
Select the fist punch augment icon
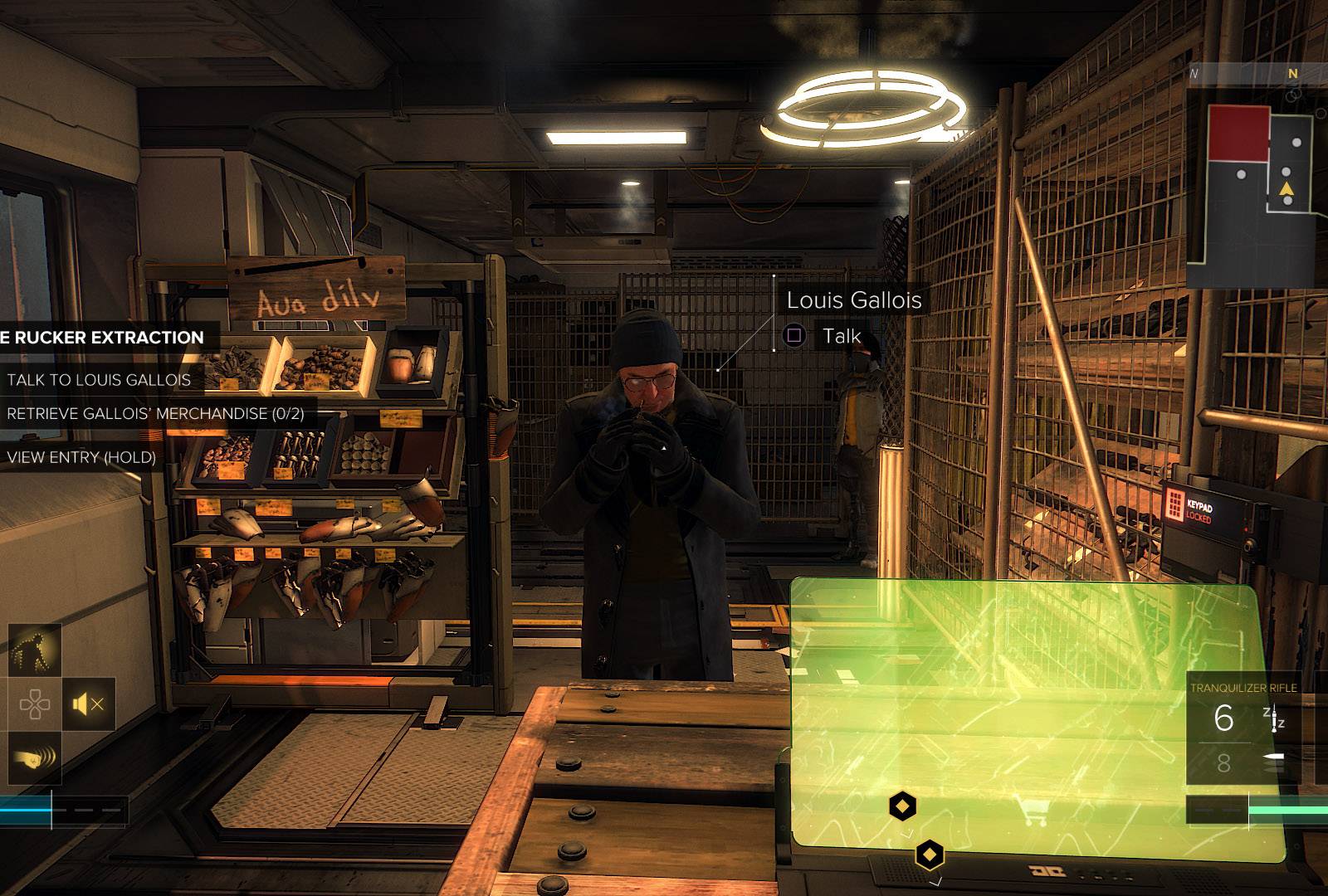pos(35,757)
